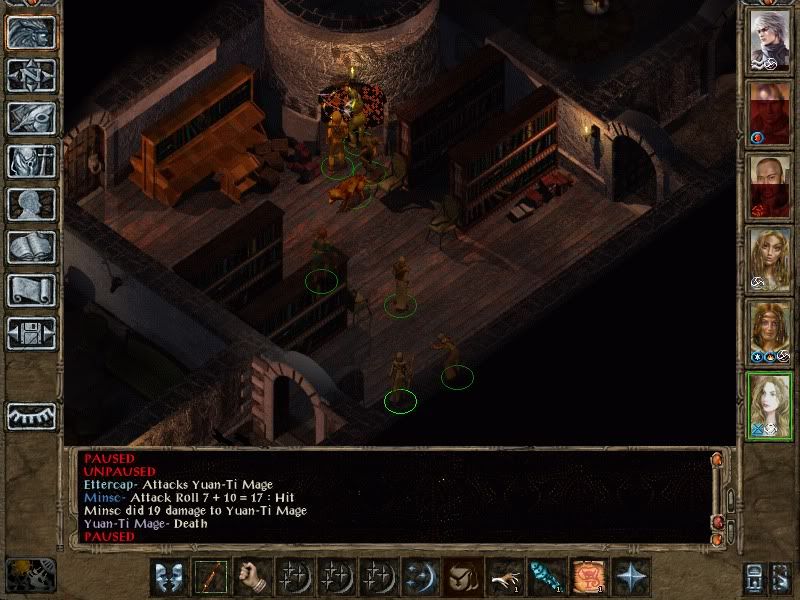This screenshot has height=600, width=800.
Task: Open the journal quill button
Action: 32,118
